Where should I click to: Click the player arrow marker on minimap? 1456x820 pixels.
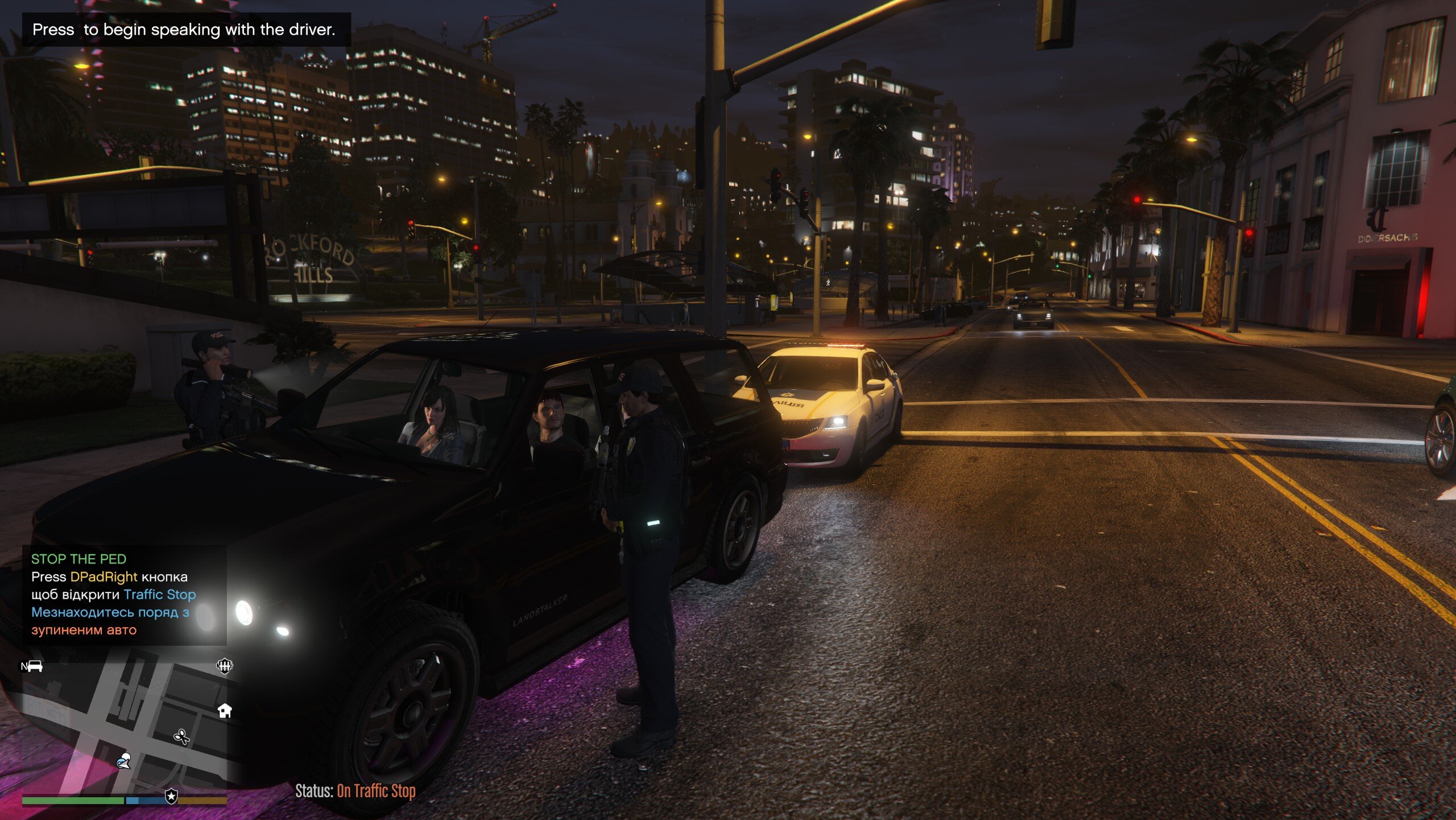click(x=123, y=760)
